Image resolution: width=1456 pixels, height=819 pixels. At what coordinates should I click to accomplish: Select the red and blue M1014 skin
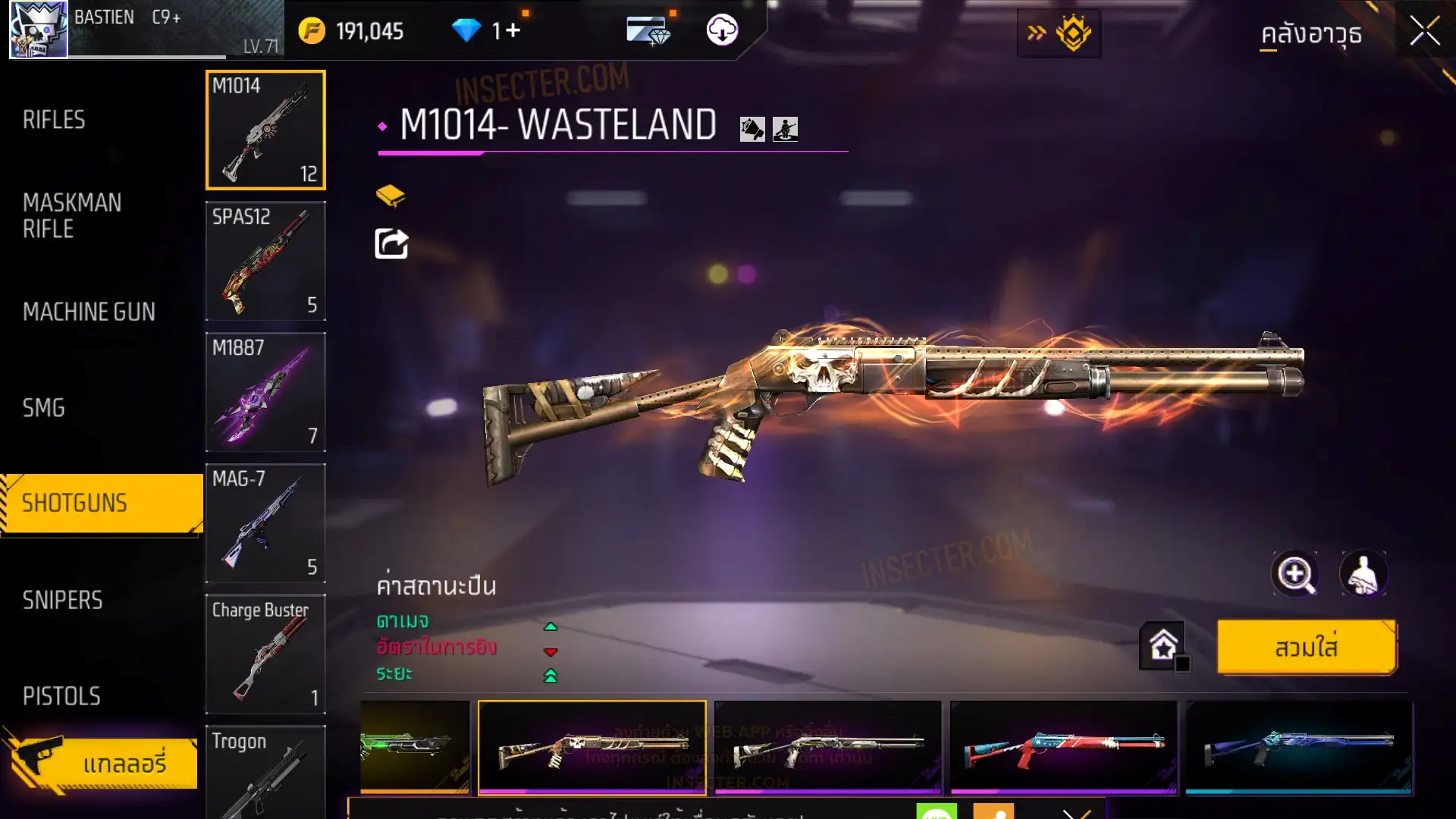(1063, 748)
